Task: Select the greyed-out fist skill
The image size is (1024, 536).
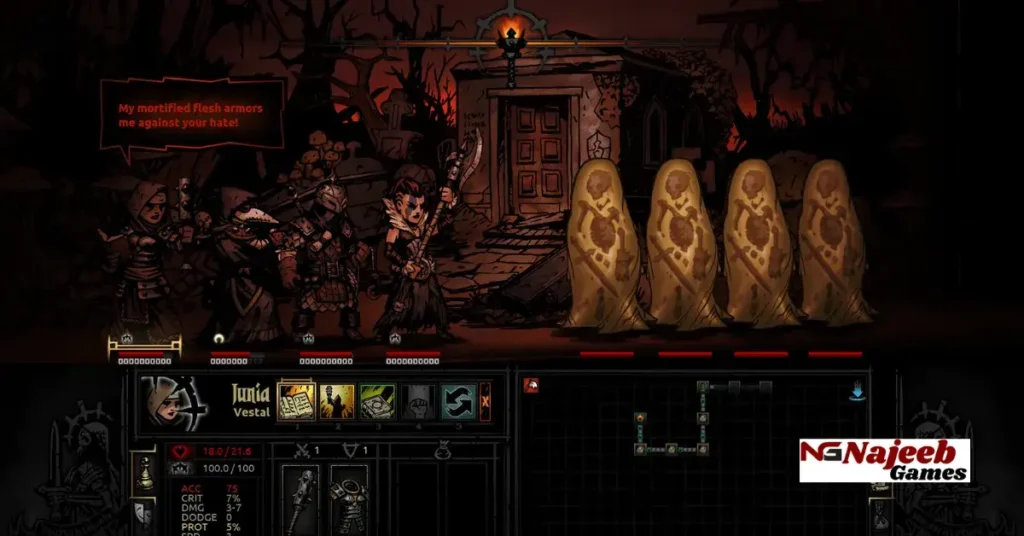Action: pos(417,401)
